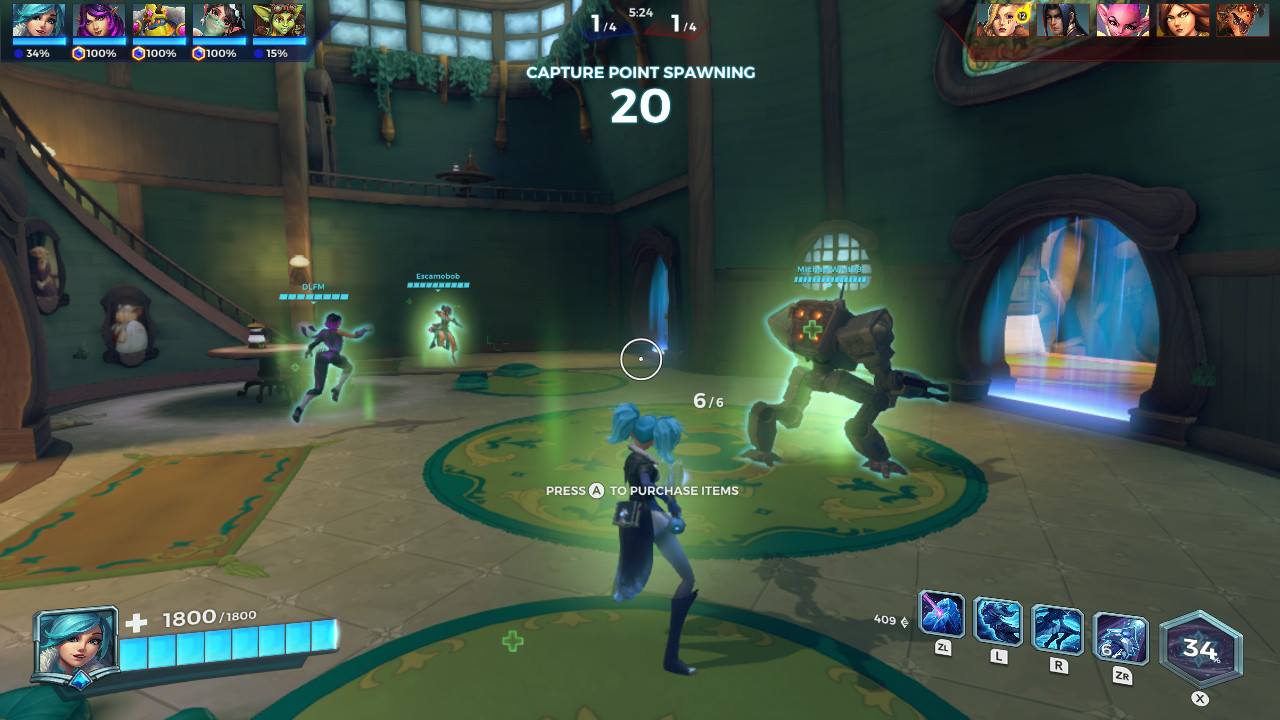
Task: Activate the ice dash ability icon
Action: pyautogui.click(x=1057, y=629)
